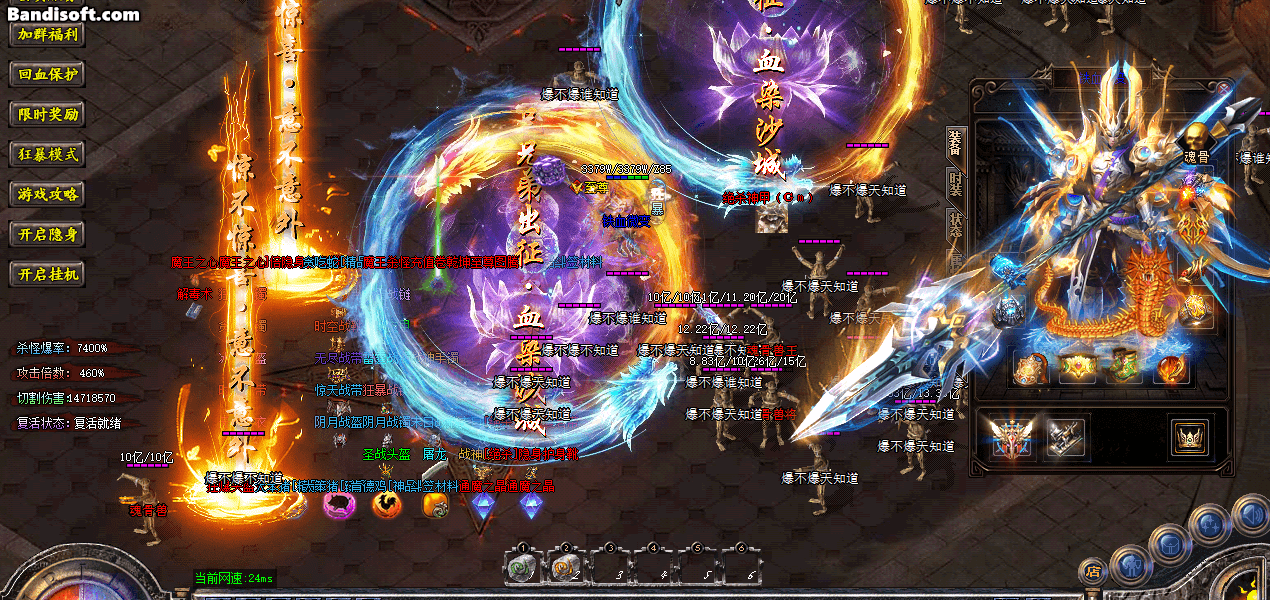1270x600 pixels.
Task: Use the green scroll in hotbar slot 1
Action: coord(520,567)
